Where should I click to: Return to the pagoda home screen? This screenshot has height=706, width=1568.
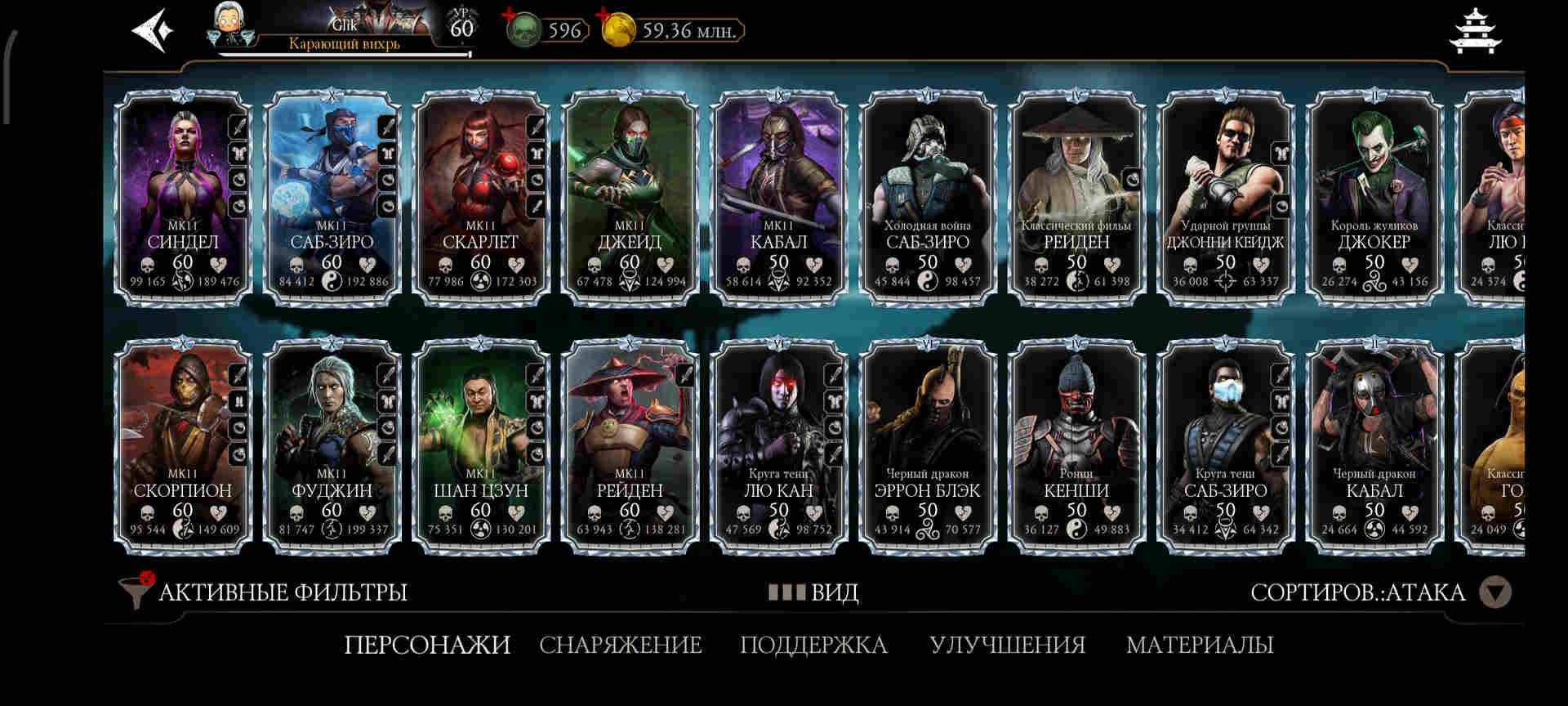click(x=1475, y=31)
